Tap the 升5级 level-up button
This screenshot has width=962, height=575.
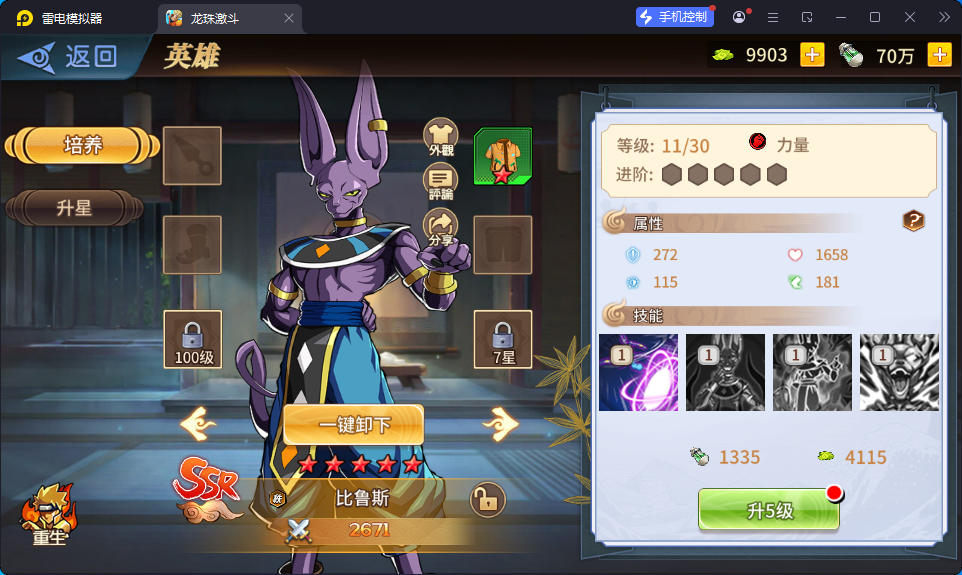(768, 510)
